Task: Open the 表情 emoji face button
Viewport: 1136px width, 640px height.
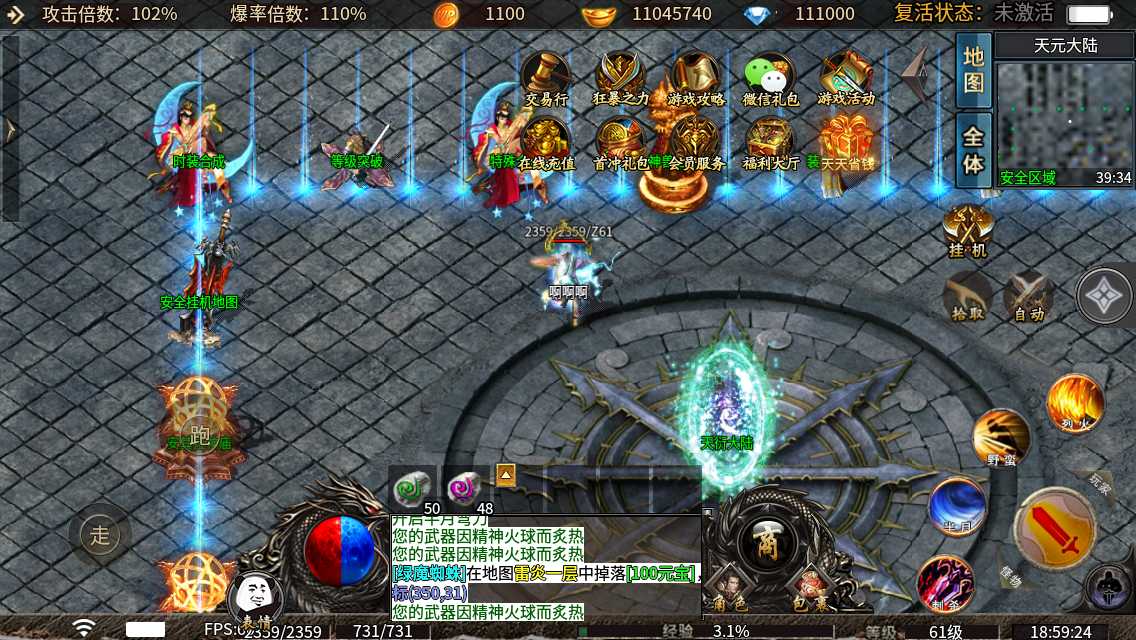Action: [255, 600]
